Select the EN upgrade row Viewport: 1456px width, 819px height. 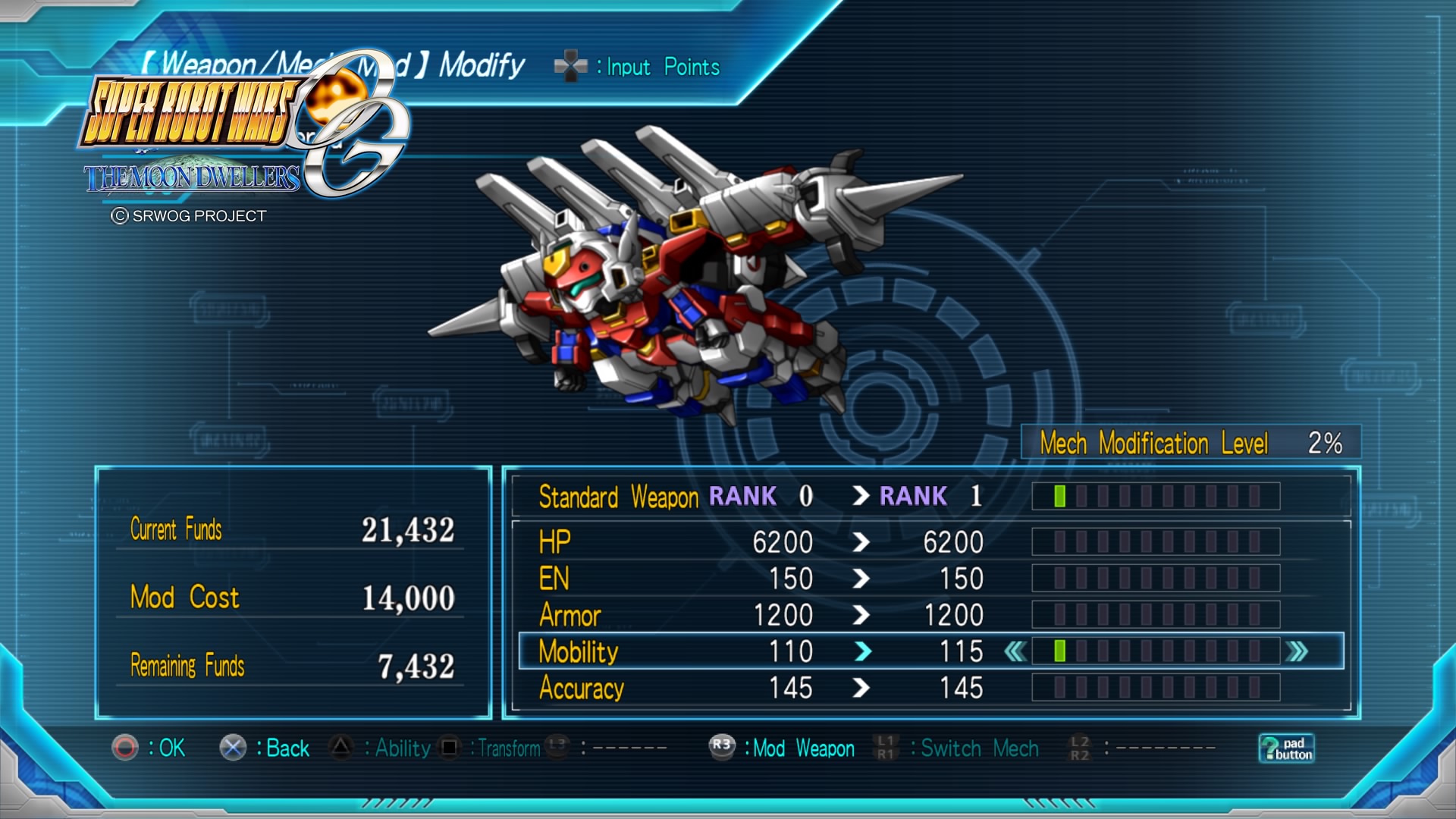[x=758, y=579]
